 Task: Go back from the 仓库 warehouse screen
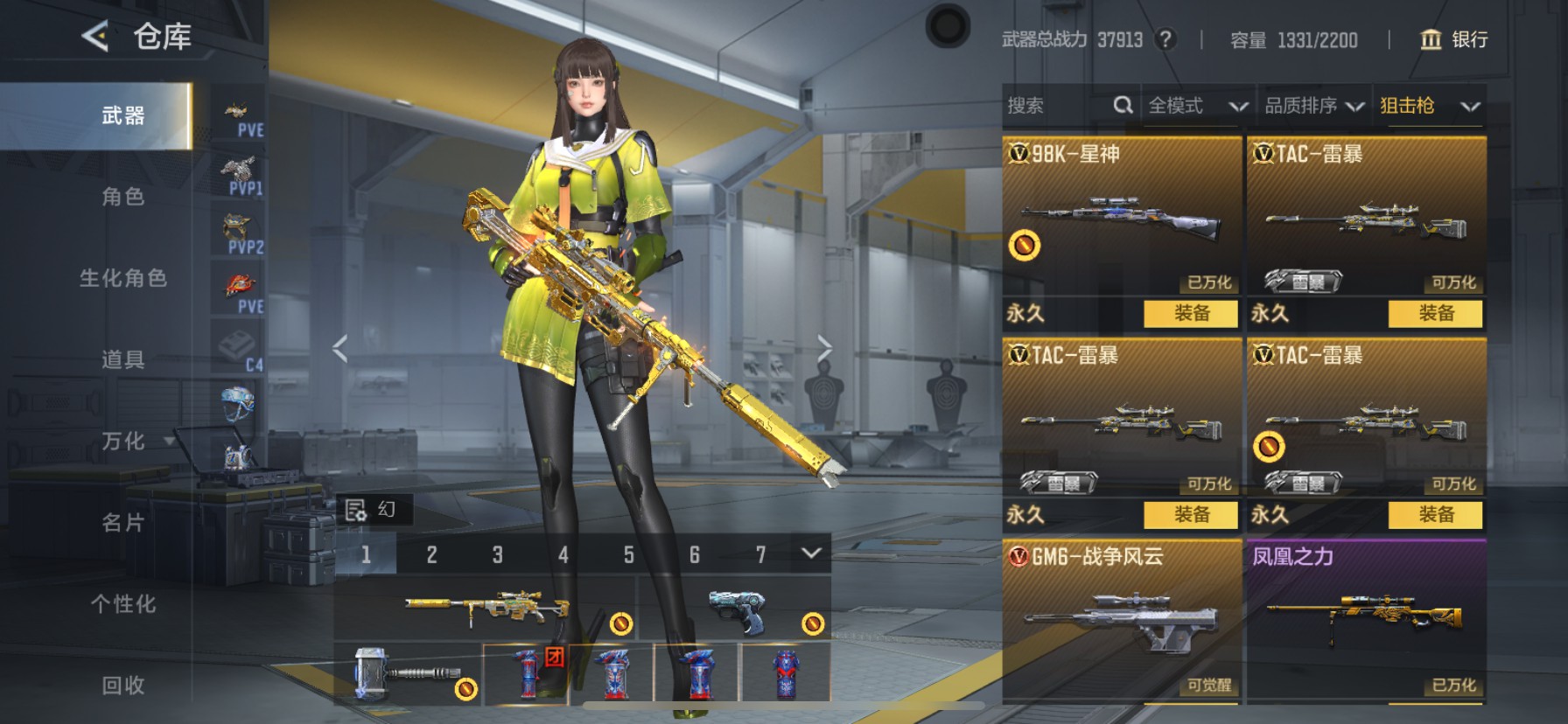click(x=95, y=37)
